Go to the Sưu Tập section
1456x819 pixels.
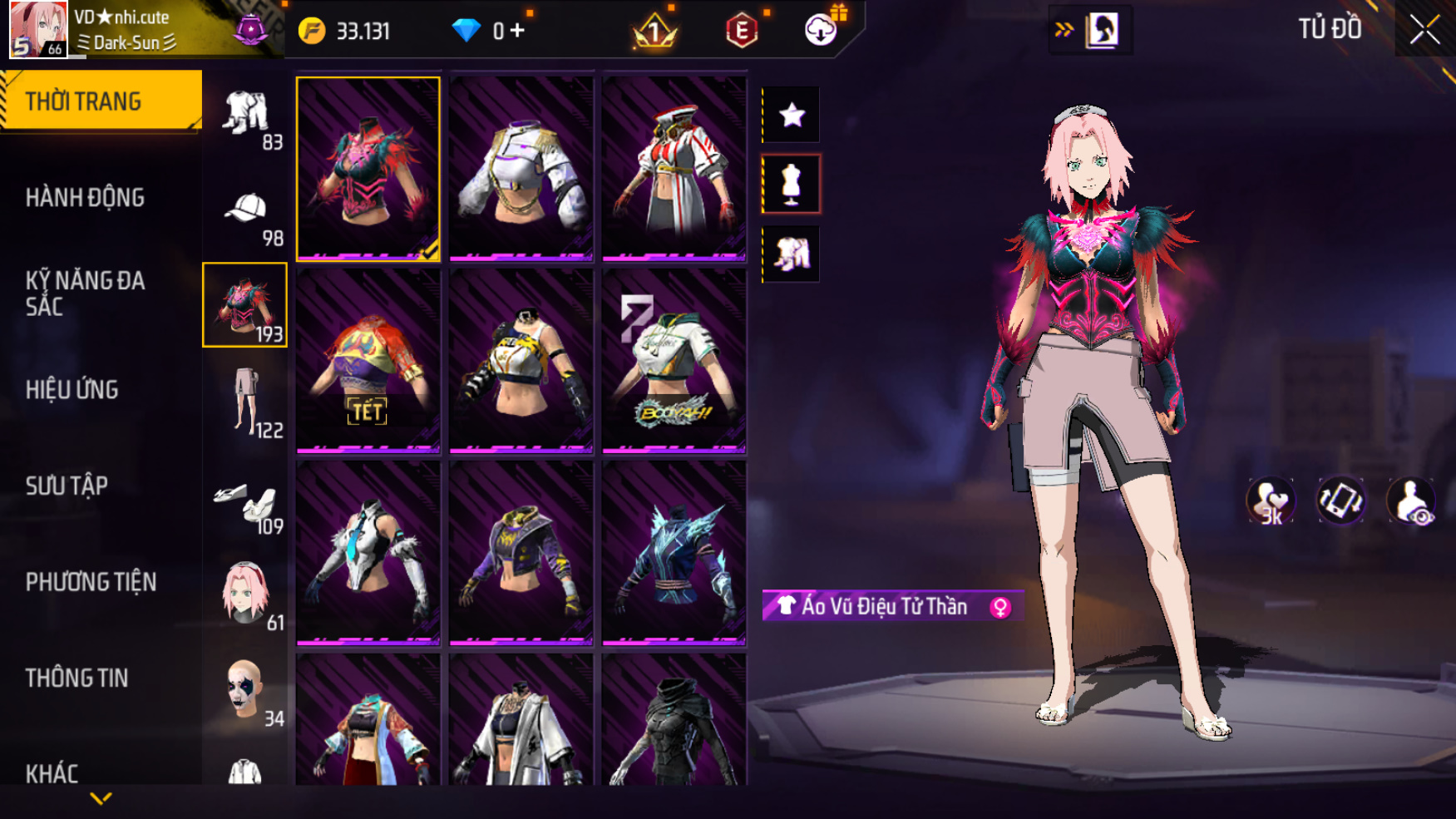[x=67, y=486]
